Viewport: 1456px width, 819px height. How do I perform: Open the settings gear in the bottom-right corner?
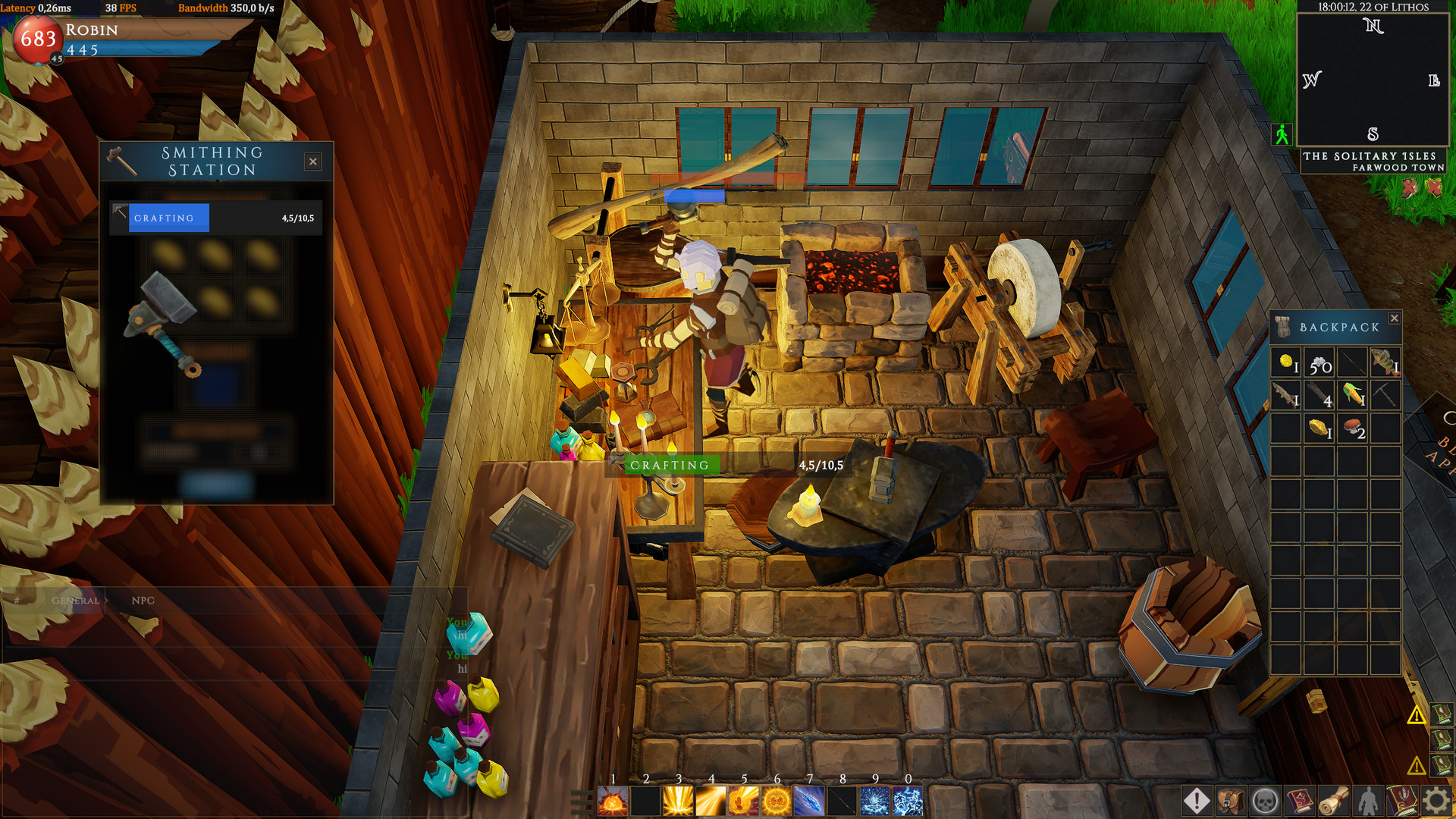coord(1436,800)
